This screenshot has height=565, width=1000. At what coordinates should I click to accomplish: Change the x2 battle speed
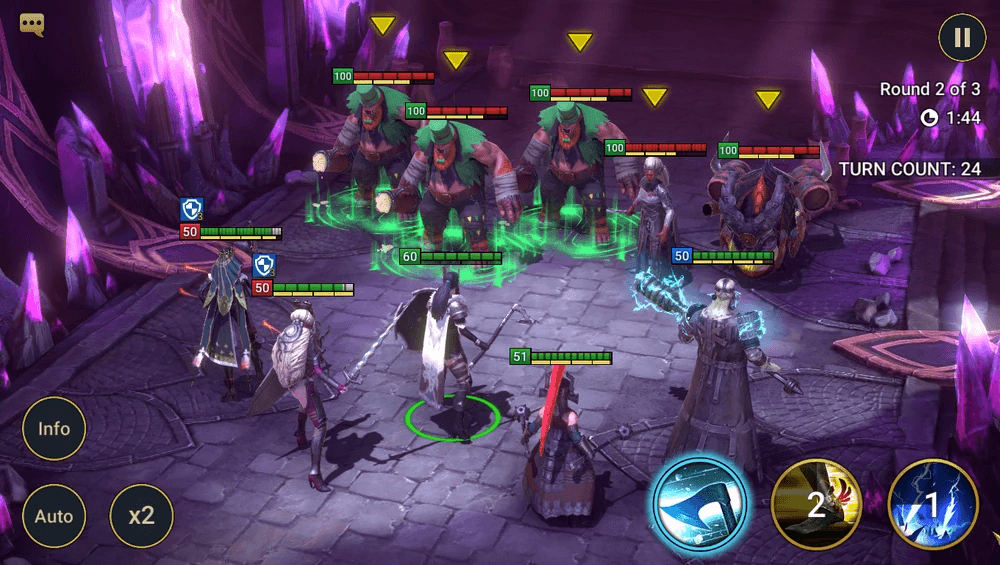141,516
